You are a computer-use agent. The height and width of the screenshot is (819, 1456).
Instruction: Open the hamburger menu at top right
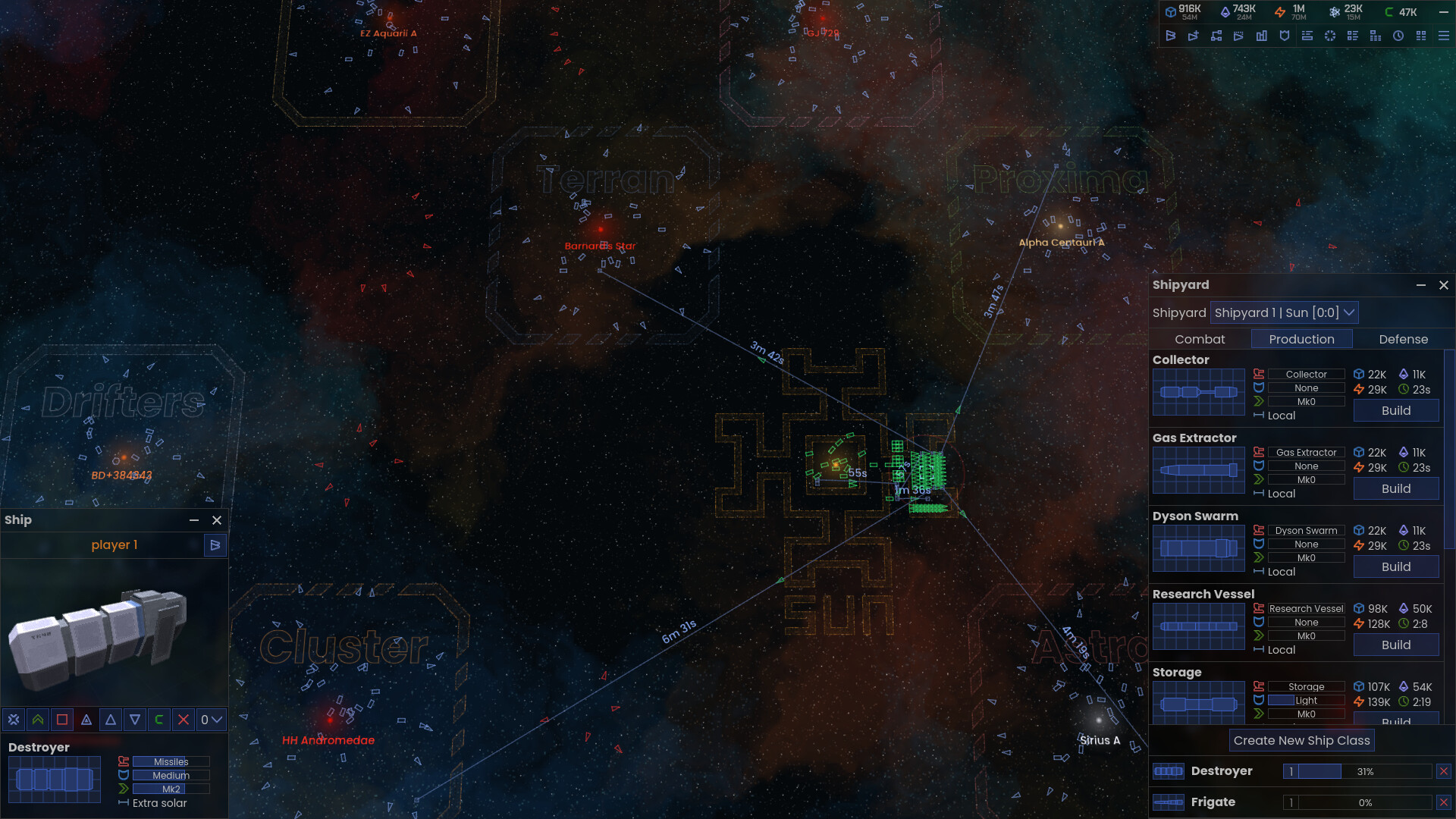[1442, 36]
